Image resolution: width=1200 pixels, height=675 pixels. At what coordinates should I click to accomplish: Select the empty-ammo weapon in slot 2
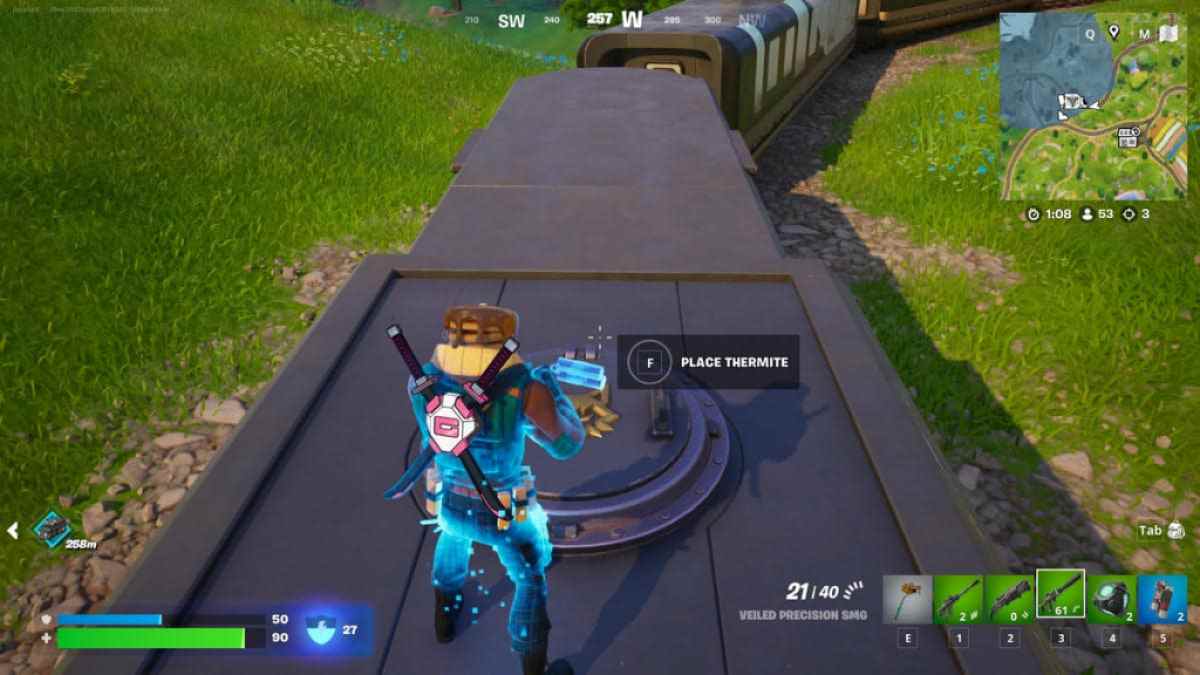tap(1009, 599)
